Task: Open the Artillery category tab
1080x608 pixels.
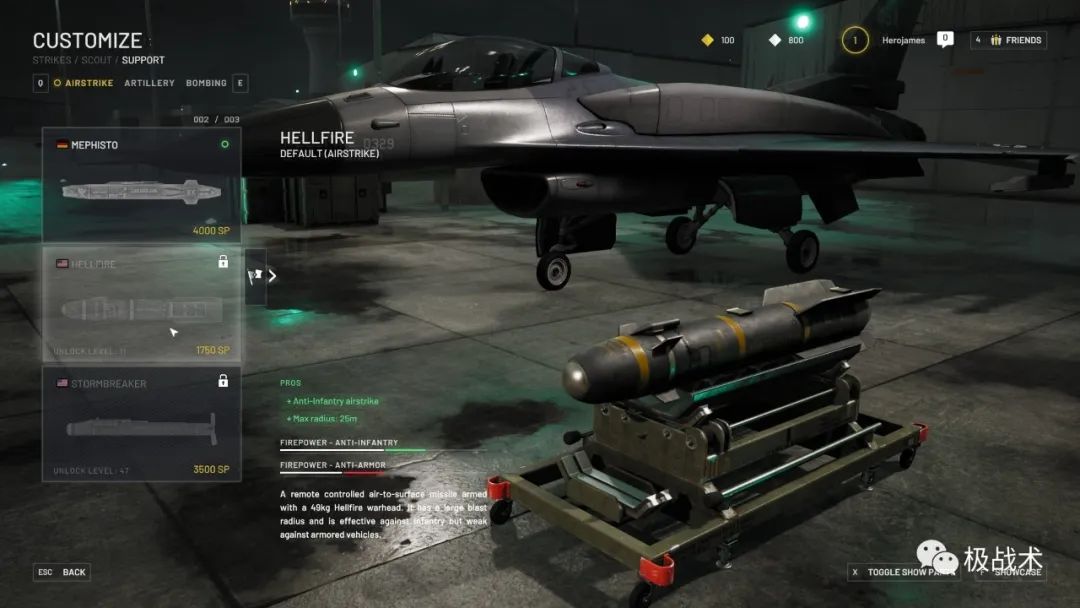Action: point(149,83)
